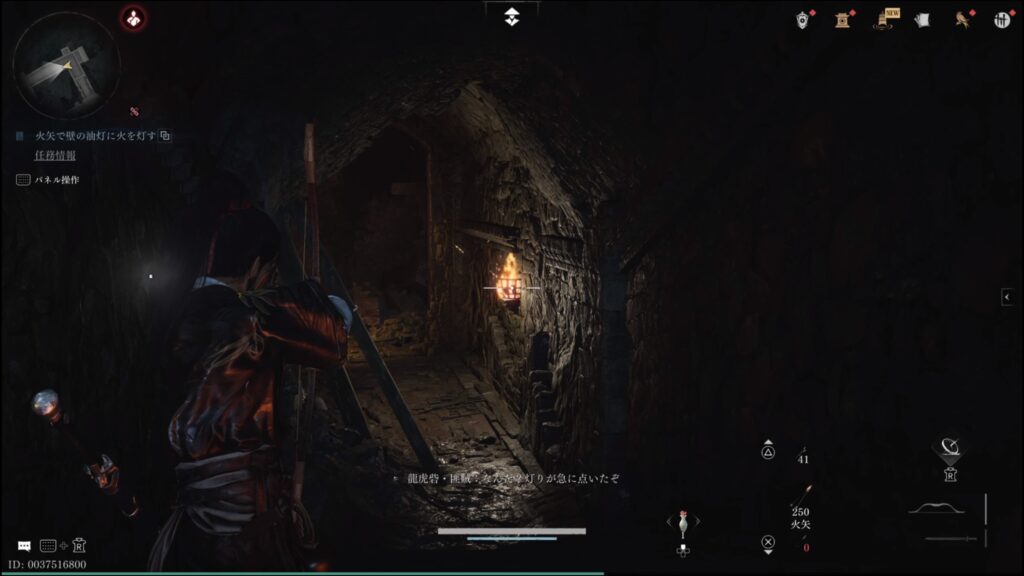The image size is (1024, 576).
Task: Click the red glowing figure status icon
Action: [133, 17]
